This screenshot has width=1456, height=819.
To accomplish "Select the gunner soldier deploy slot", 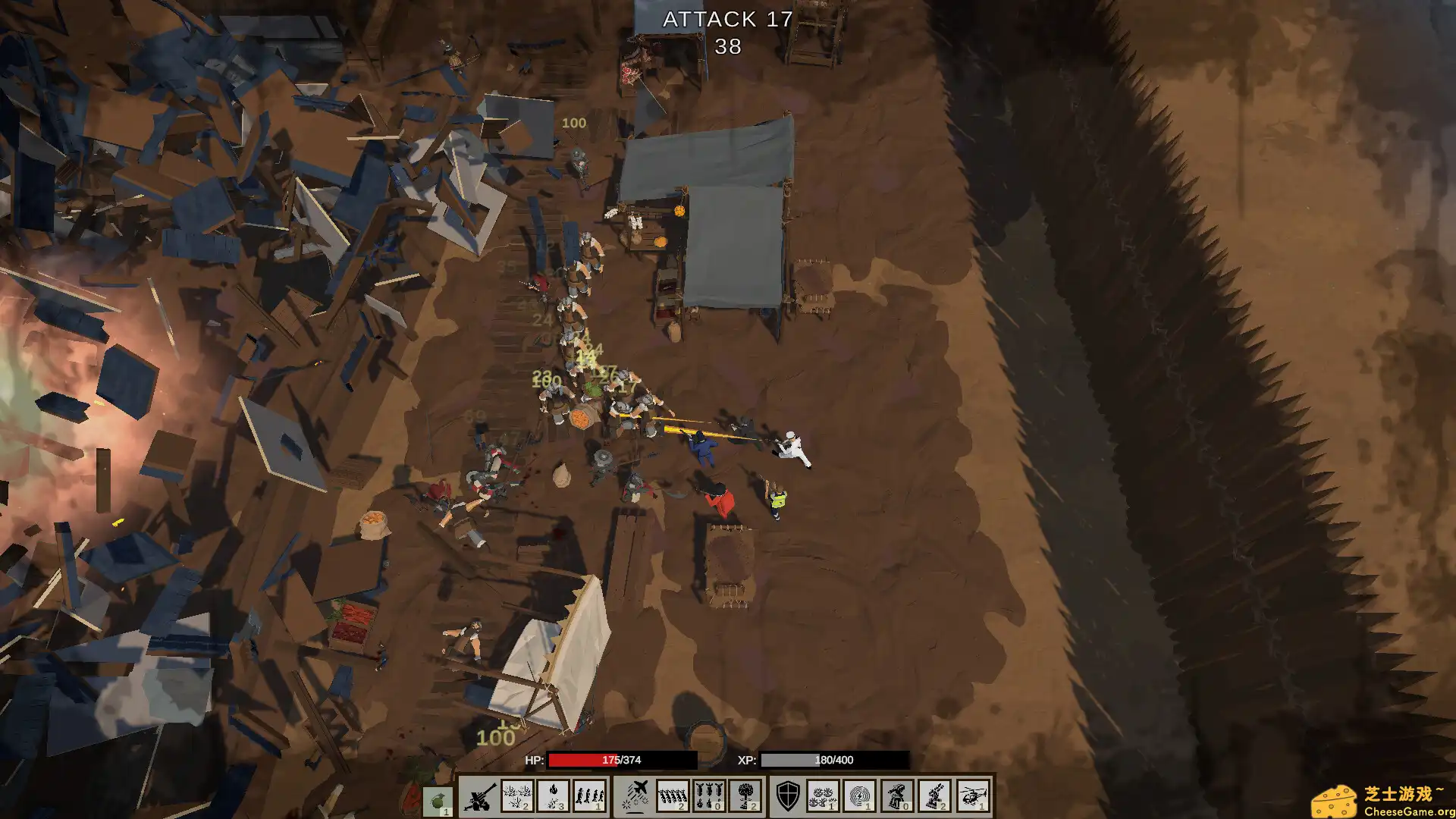I will click(897, 796).
